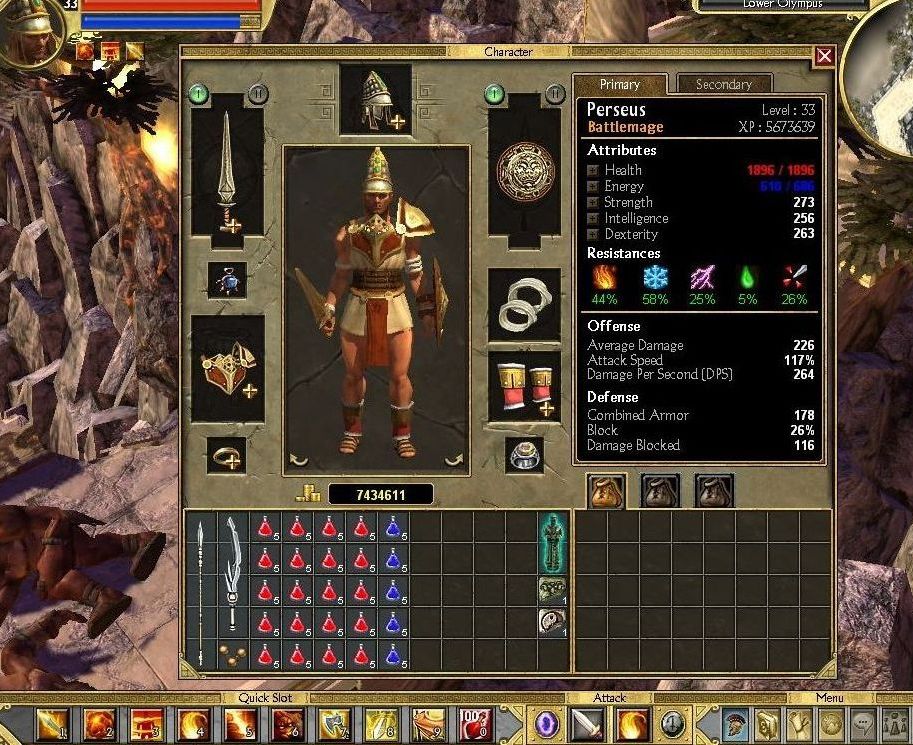This screenshot has height=745, width=913.
Task: Open the first orange inventory bag
Action: pyautogui.click(x=606, y=490)
